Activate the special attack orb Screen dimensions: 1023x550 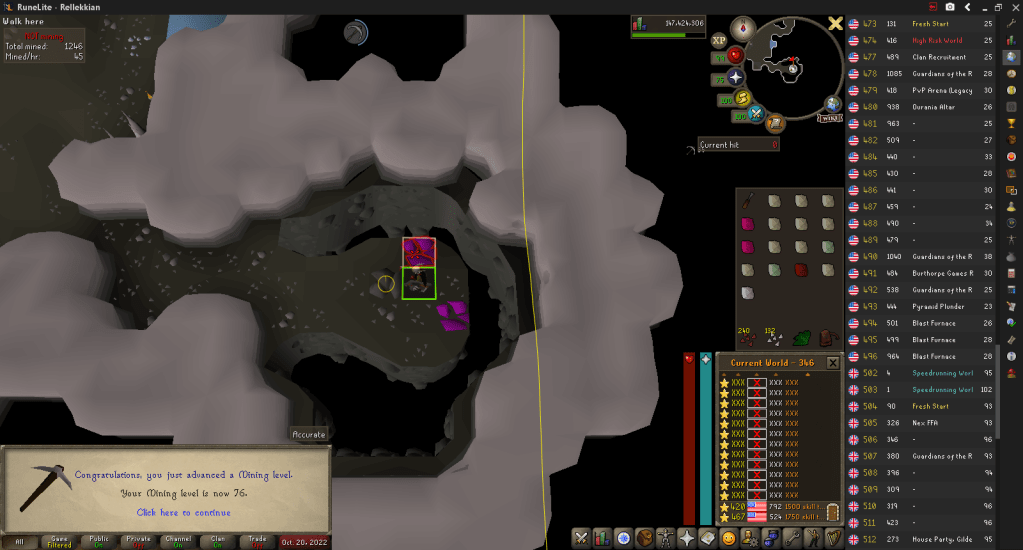[757, 113]
